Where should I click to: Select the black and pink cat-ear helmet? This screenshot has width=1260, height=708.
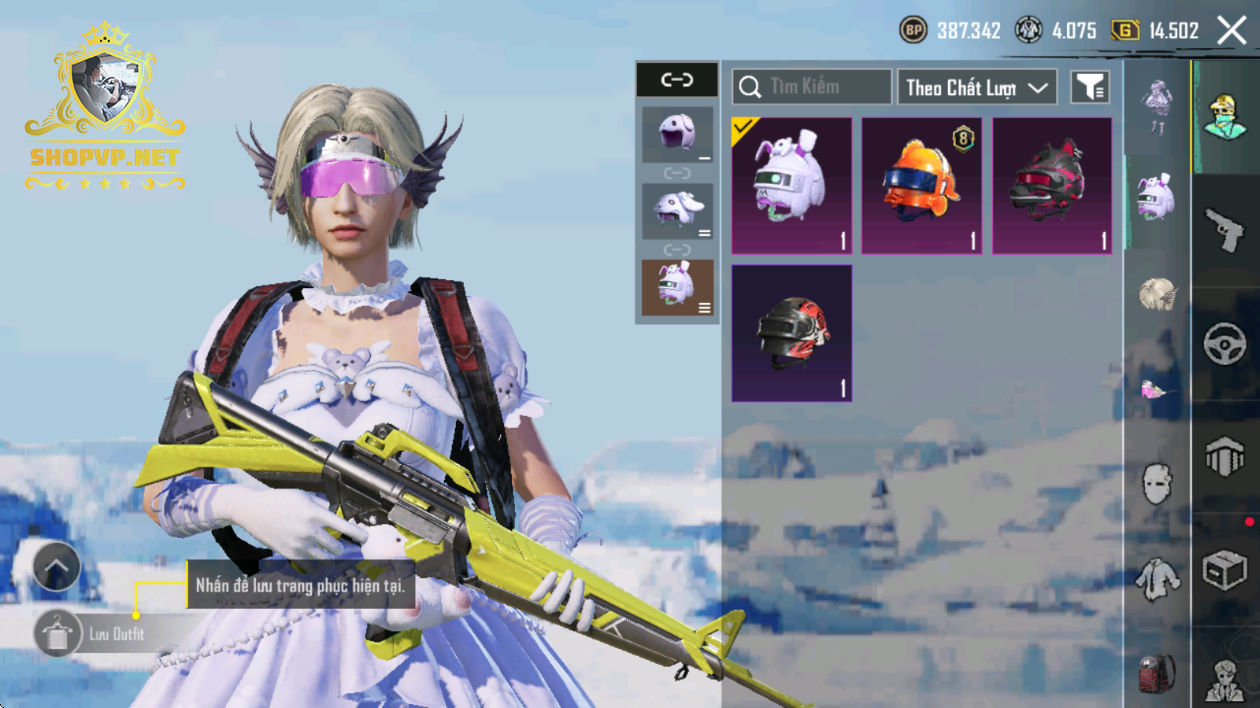tap(1052, 185)
